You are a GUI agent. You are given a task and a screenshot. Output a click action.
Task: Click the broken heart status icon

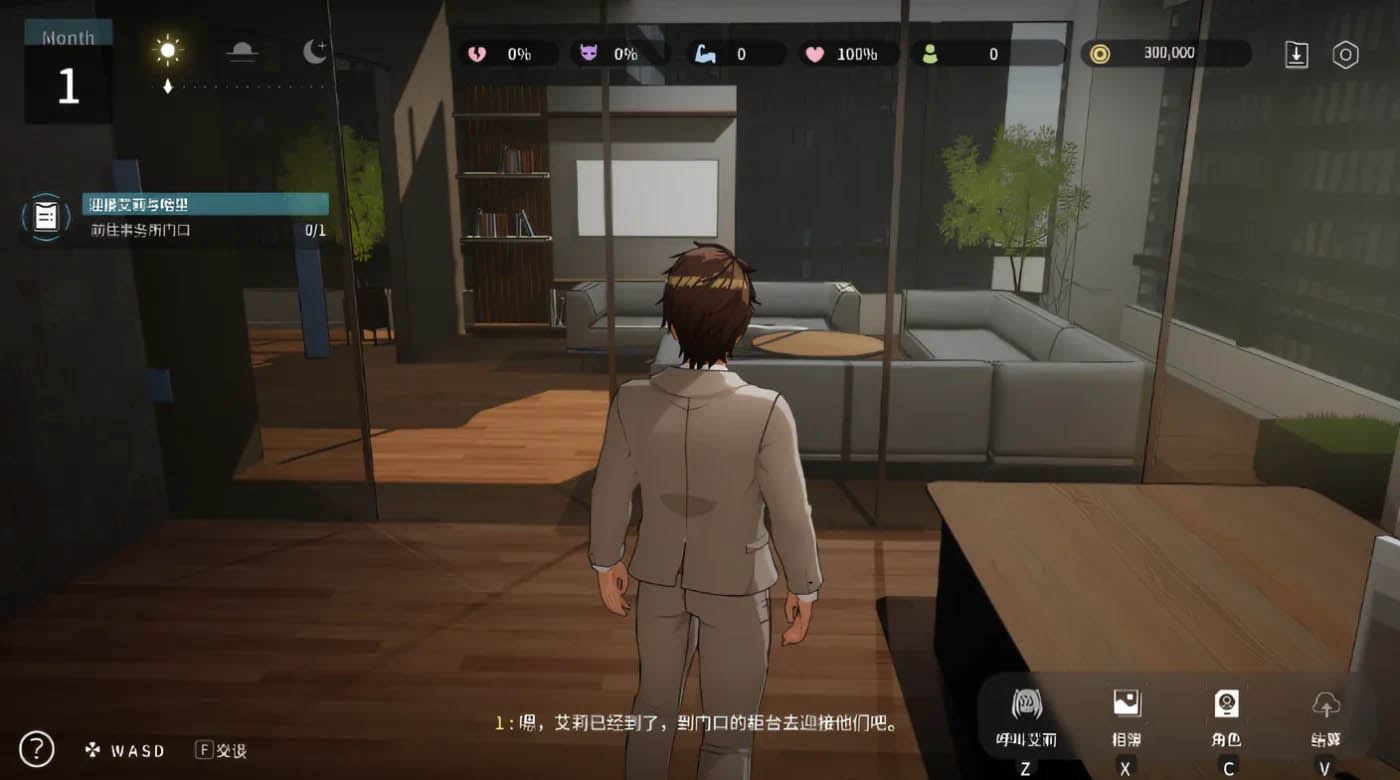(474, 54)
